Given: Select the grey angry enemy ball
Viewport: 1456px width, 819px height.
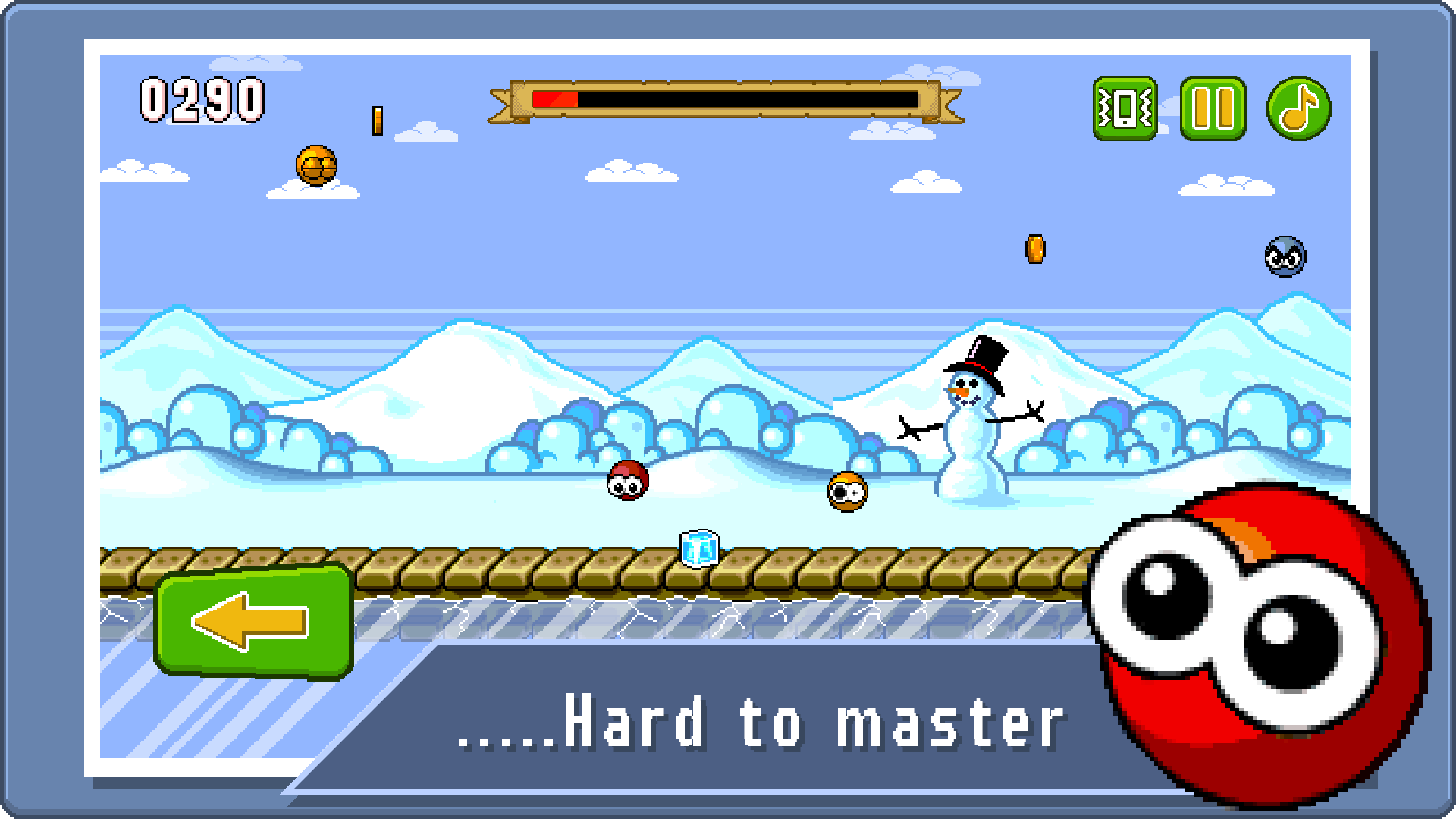Looking at the screenshot, I should coord(1285,258).
